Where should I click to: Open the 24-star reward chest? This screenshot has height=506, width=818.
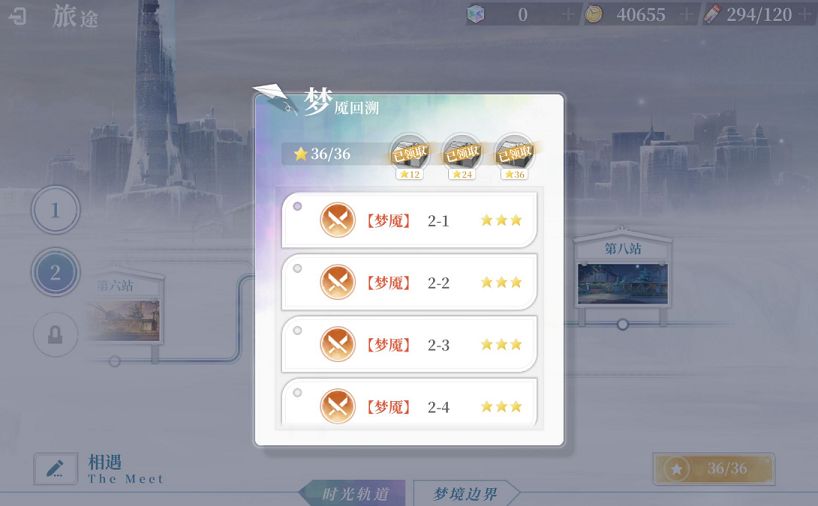click(x=461, y=156)
